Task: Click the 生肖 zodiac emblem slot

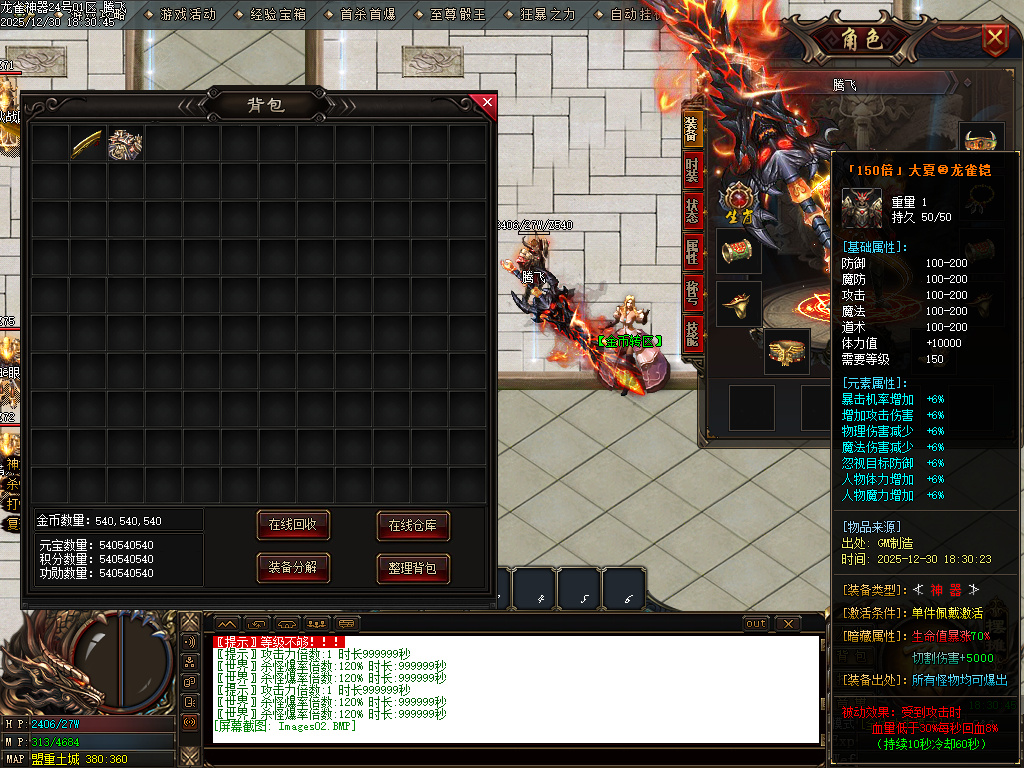Action: [x=738, y=198]
